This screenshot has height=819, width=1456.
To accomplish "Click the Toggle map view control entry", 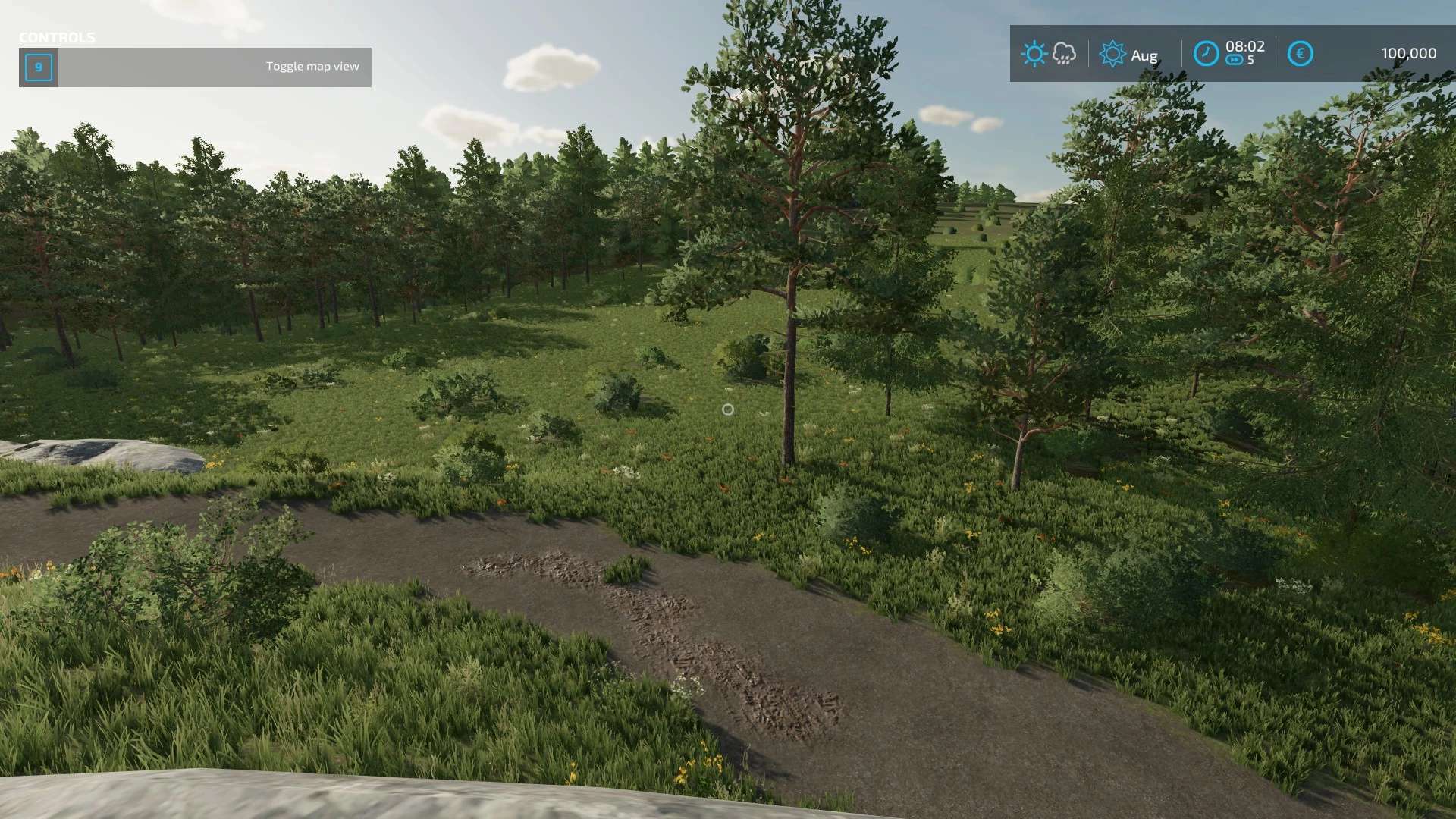I will (195, 67).
